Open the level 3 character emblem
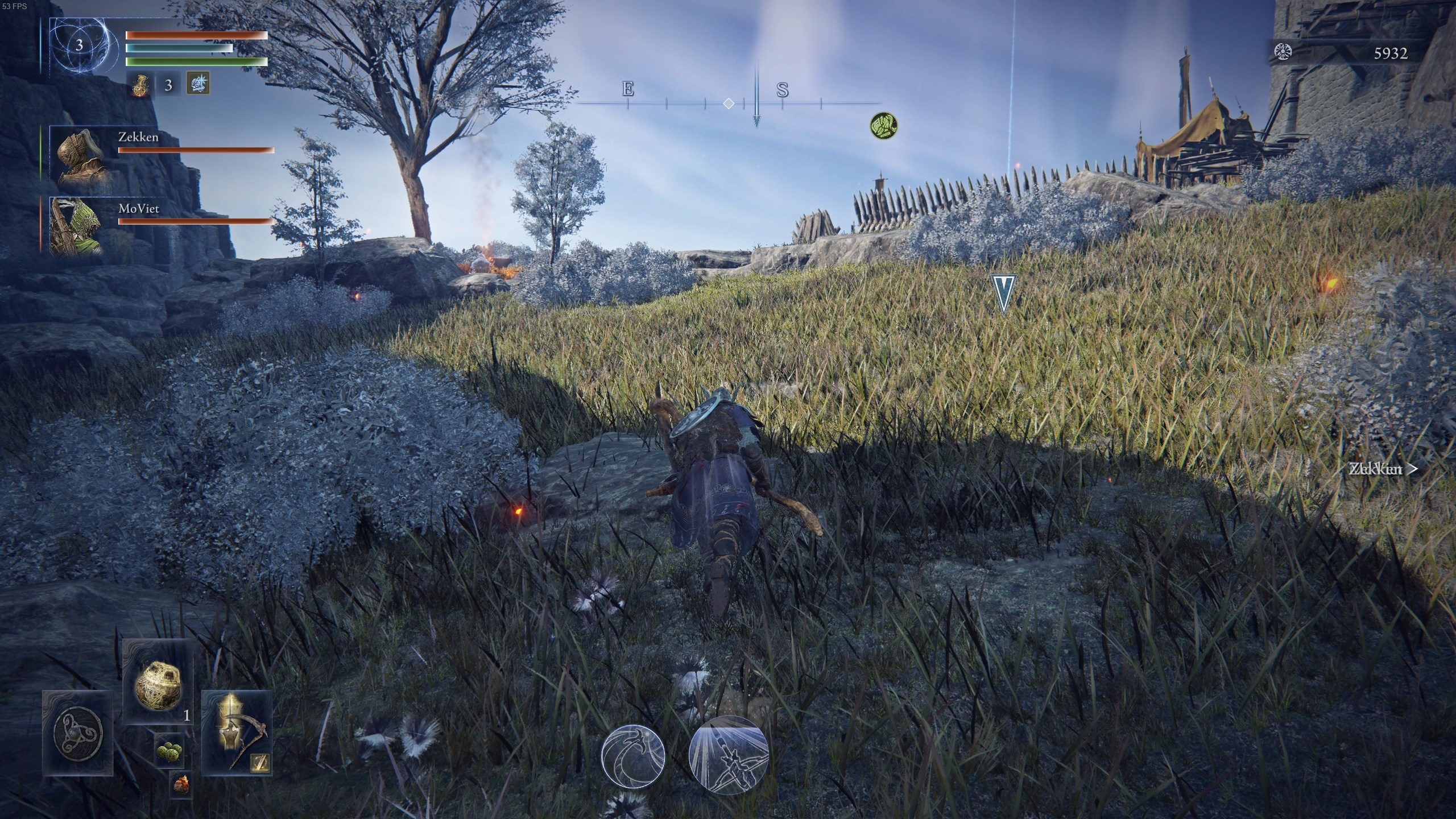The width and height of the screenshot is (1456, 819). (80, 45)
